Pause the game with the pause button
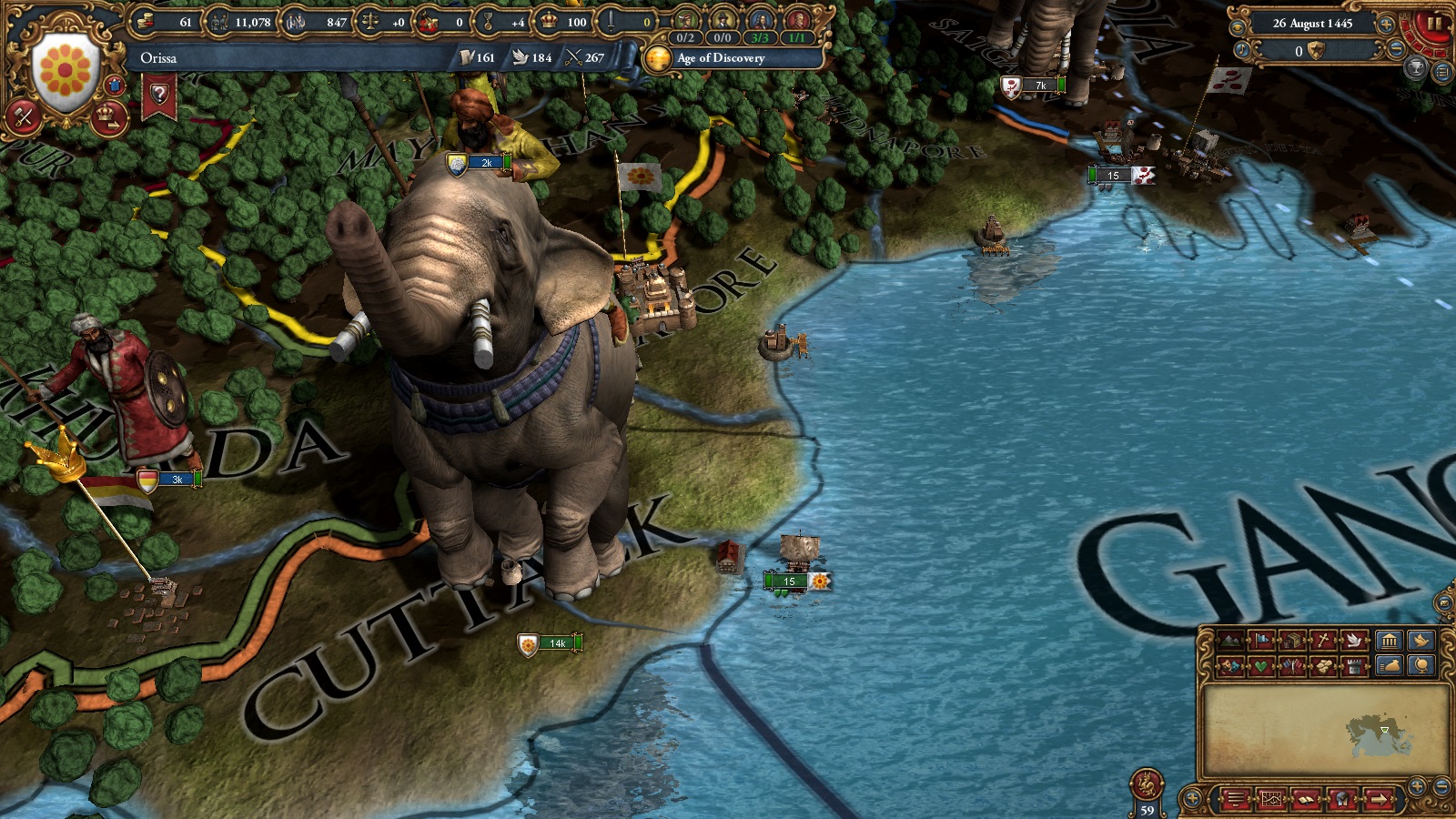Screen dimensions: 1456x819 coord(1433,24)
